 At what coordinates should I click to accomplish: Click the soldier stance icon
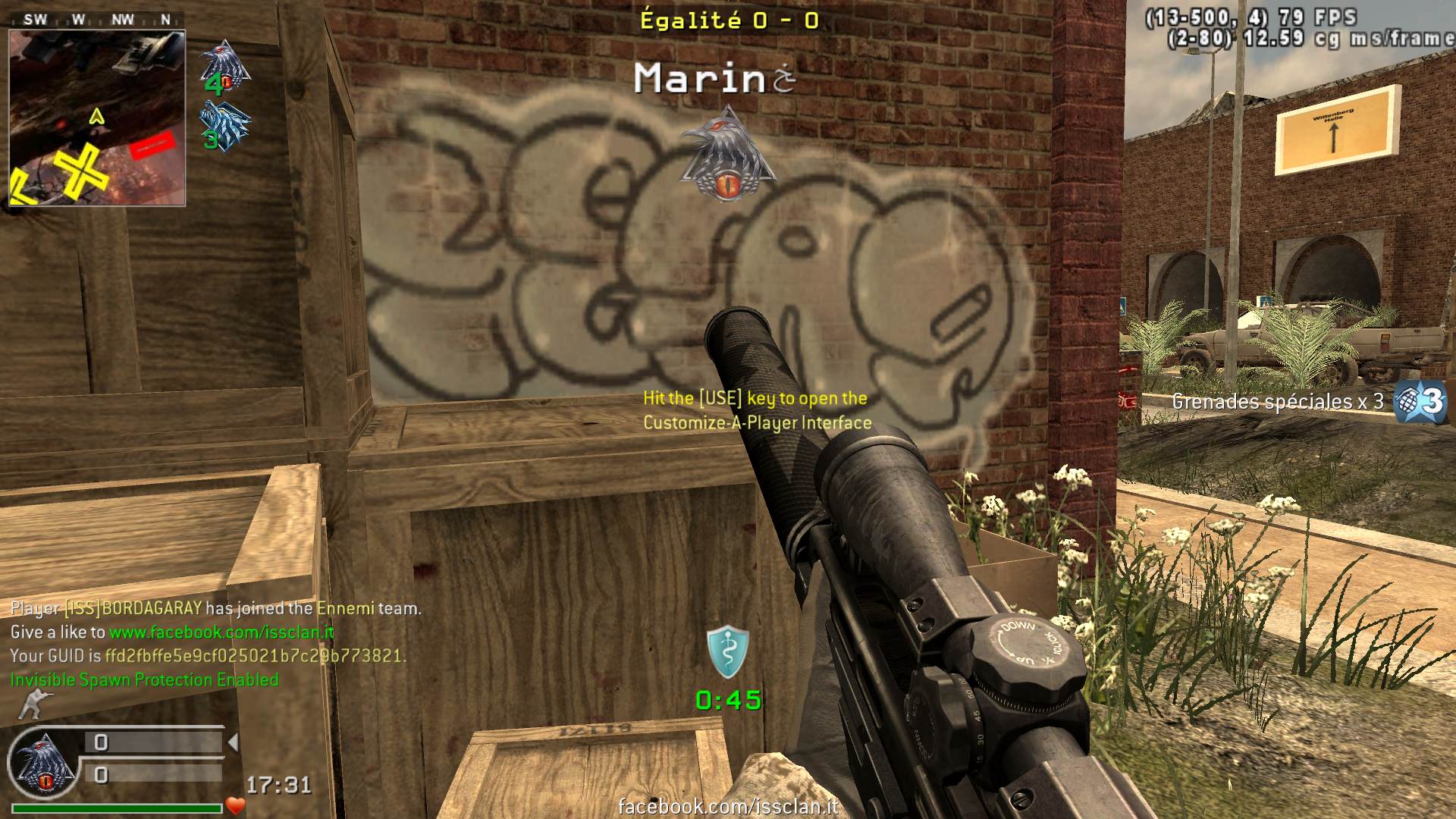point(30,705)
